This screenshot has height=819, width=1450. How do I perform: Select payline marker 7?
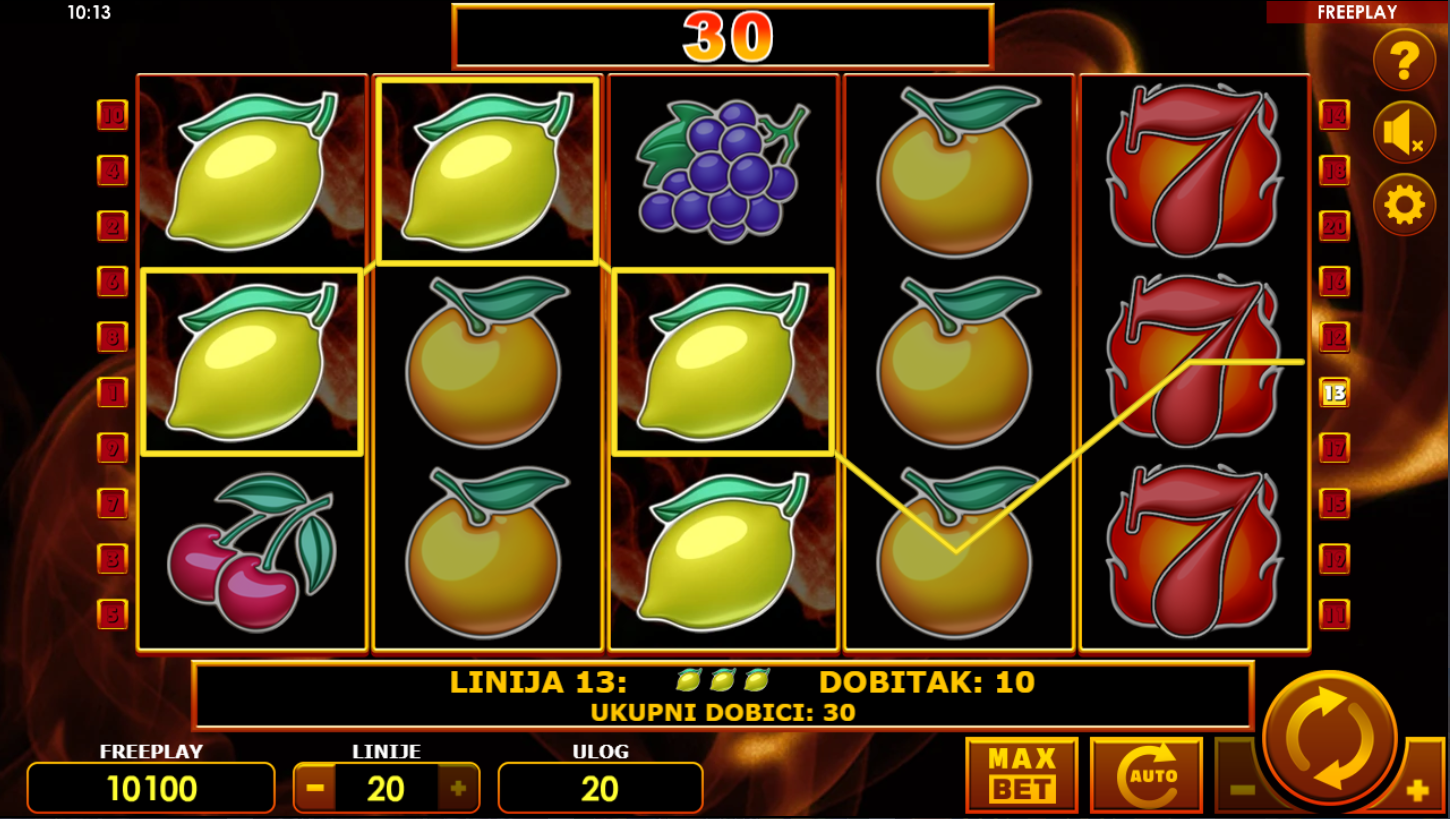point(112,503)
